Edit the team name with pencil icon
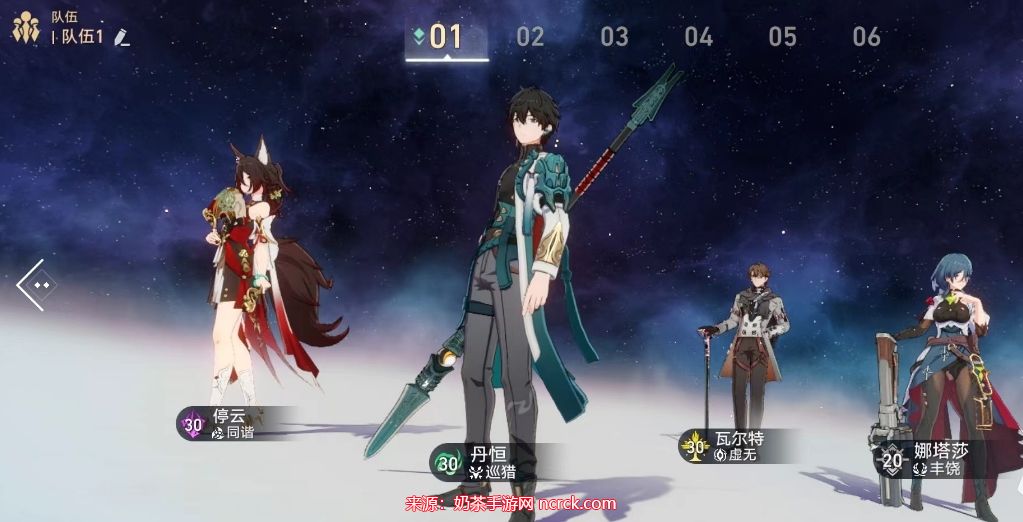This screenshot has width=1023, height=522. point(122,37)
